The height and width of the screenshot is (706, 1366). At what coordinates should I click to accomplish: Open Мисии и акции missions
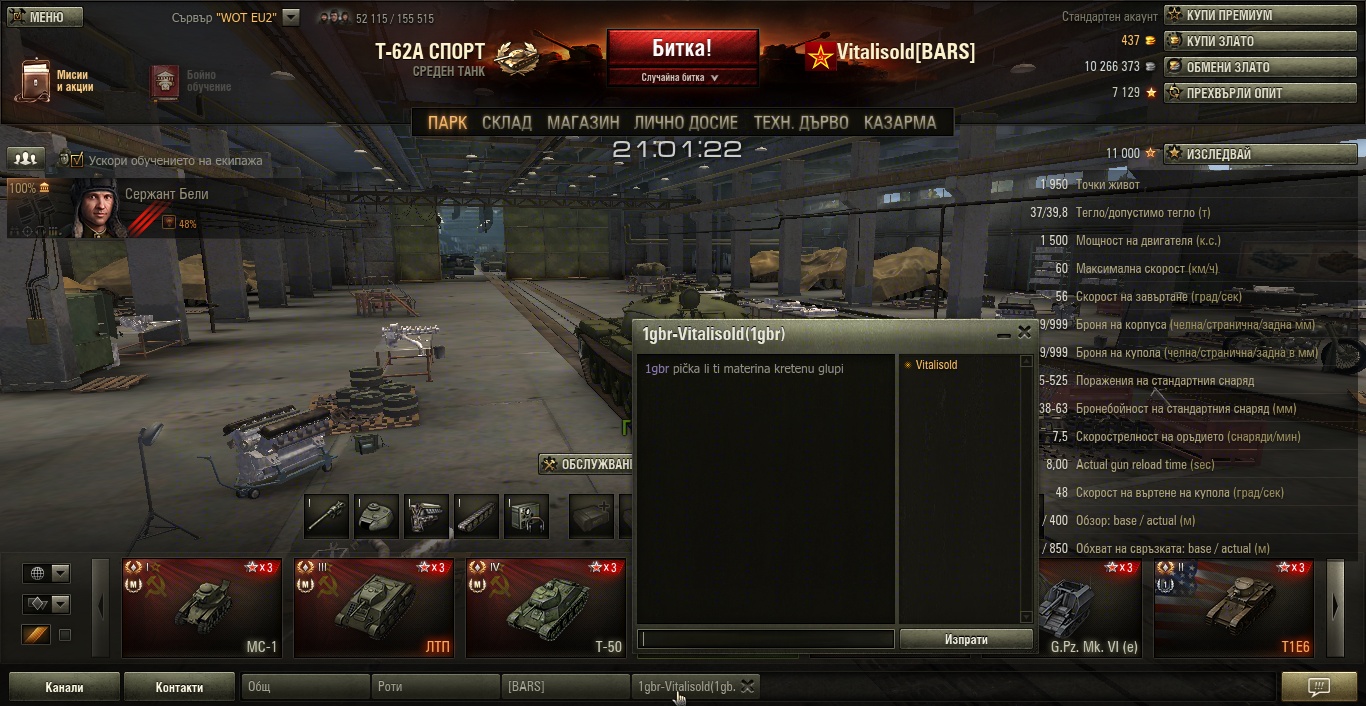tap(56, 81)
